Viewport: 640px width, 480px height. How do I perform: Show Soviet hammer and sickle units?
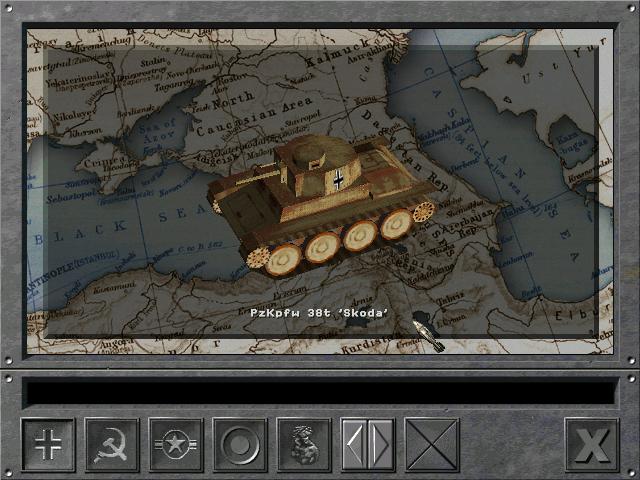(111, 444)
